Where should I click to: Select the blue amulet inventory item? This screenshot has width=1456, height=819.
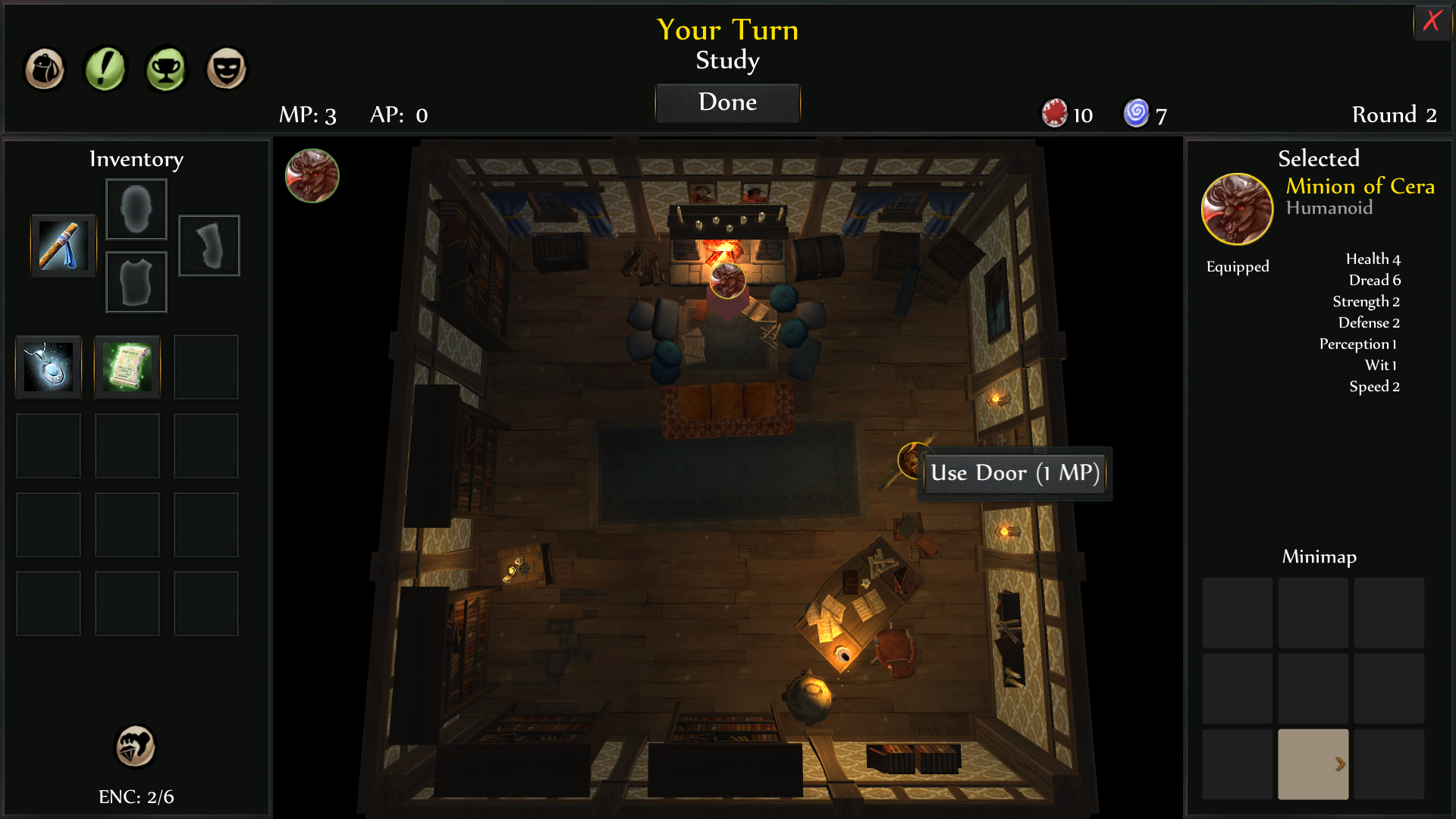pos(49,367)
